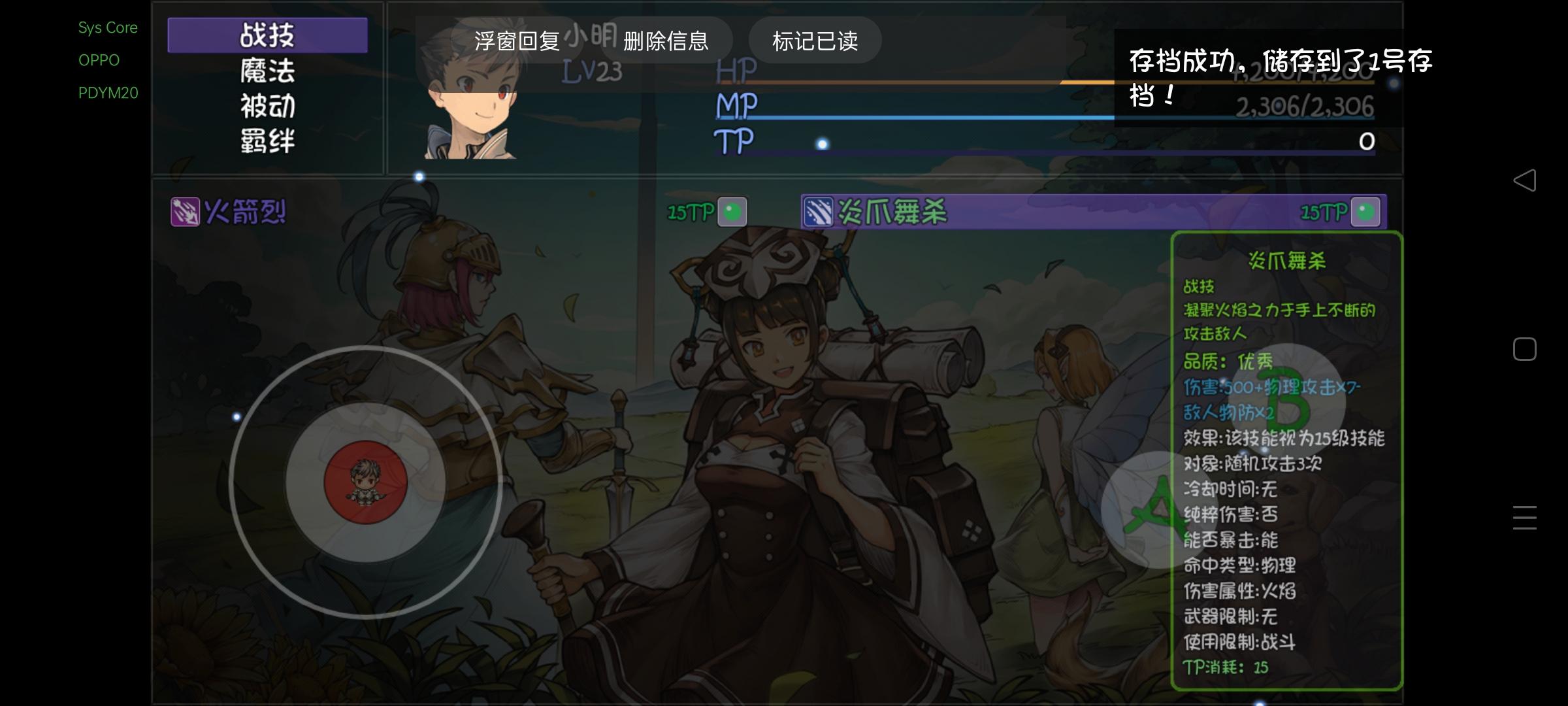The height and width of the screenshot is (706, 1568).
Task: View the 羁绊 tab
Action: (267, 141)
